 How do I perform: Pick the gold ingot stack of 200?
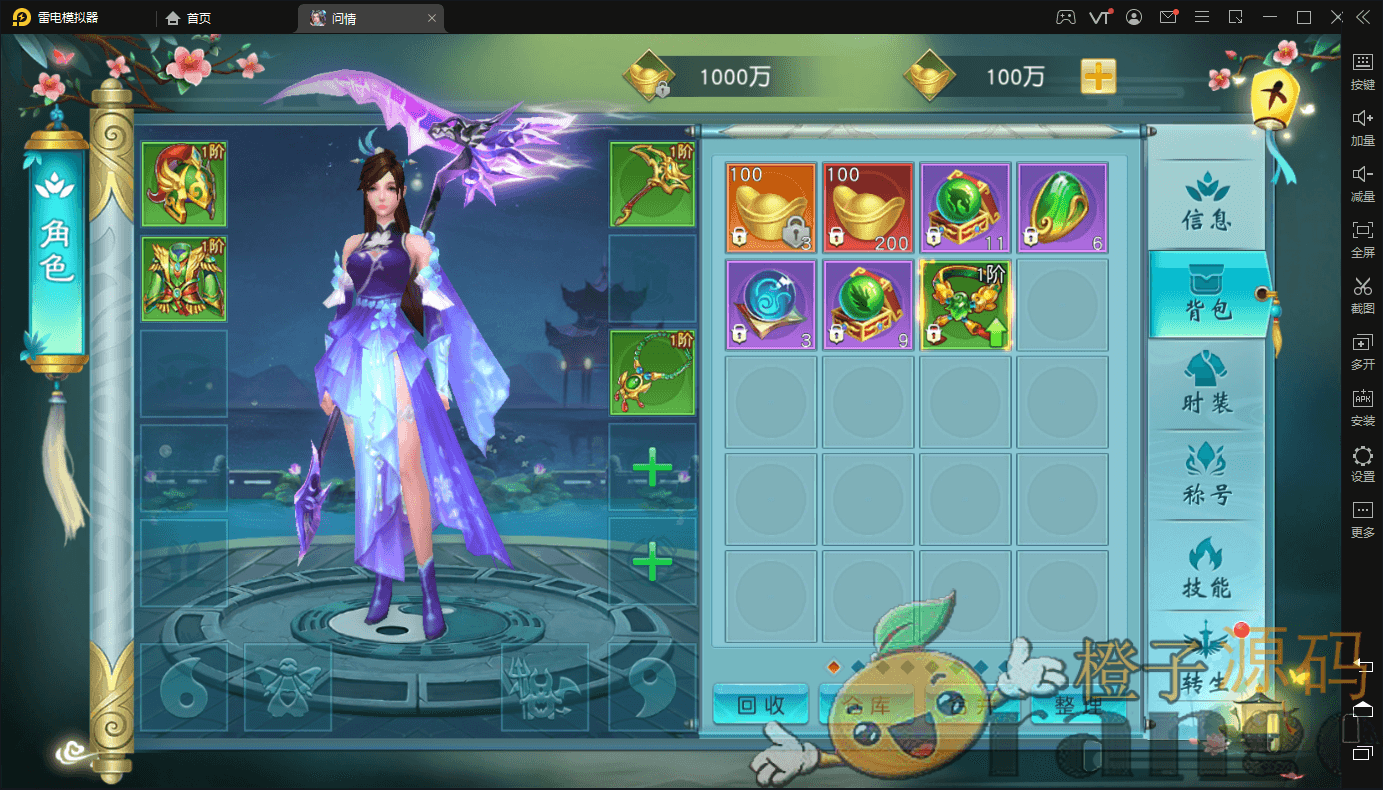pos(868,208)
